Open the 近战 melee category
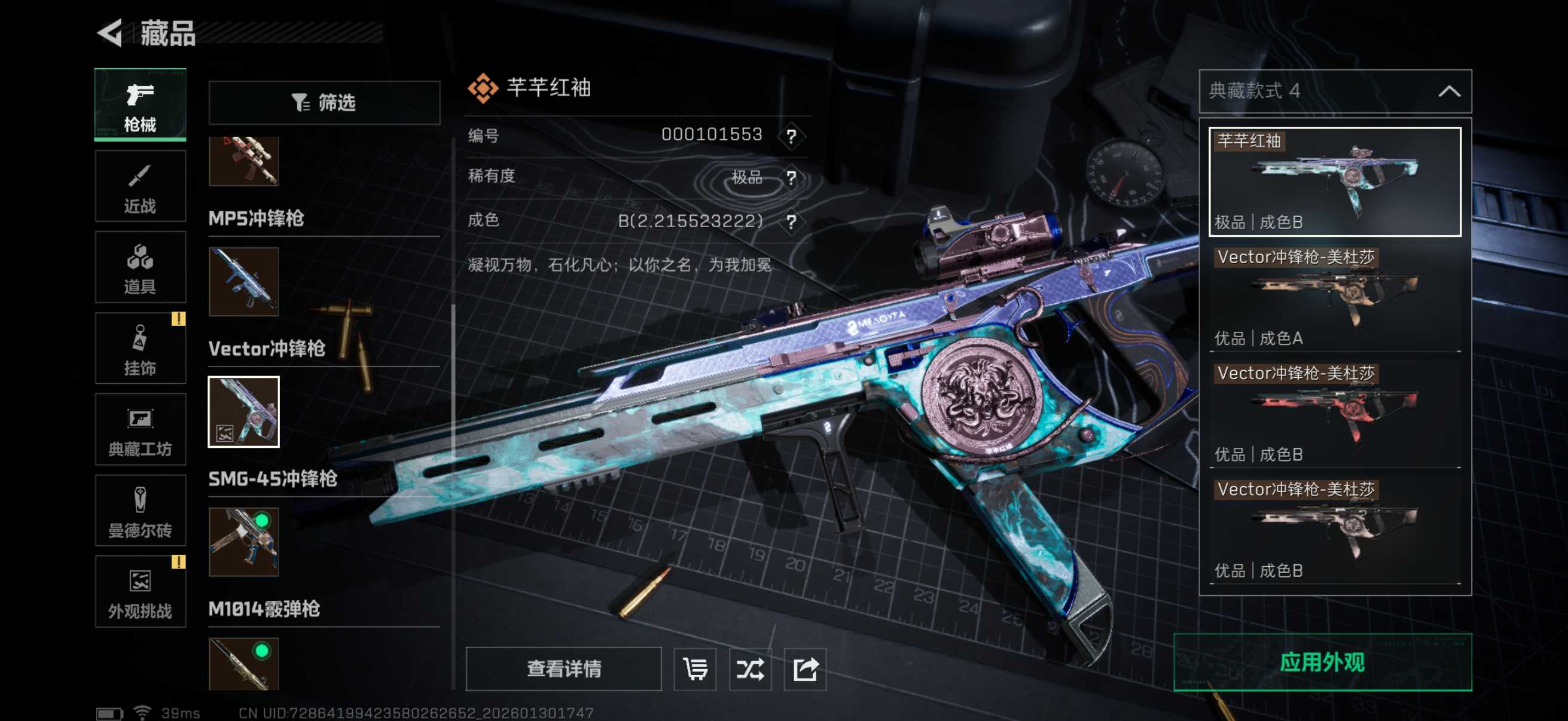Image resolution: width=1568 pixels, height=721 pixels. pyautogui.click(x=140, y=186)
